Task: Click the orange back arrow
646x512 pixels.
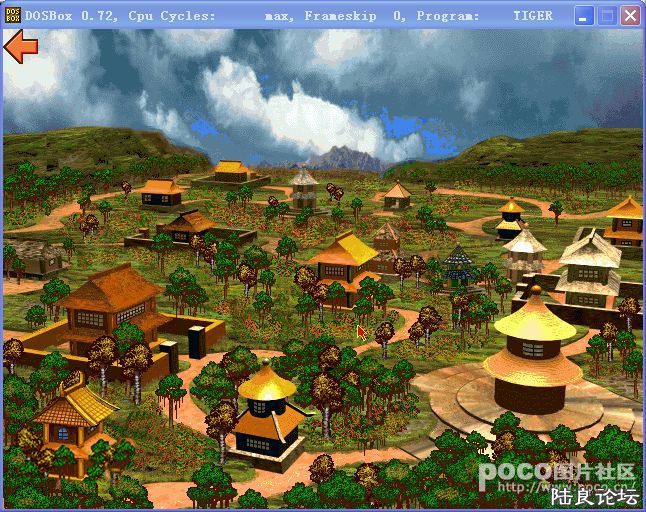Action: click(21, 45)
